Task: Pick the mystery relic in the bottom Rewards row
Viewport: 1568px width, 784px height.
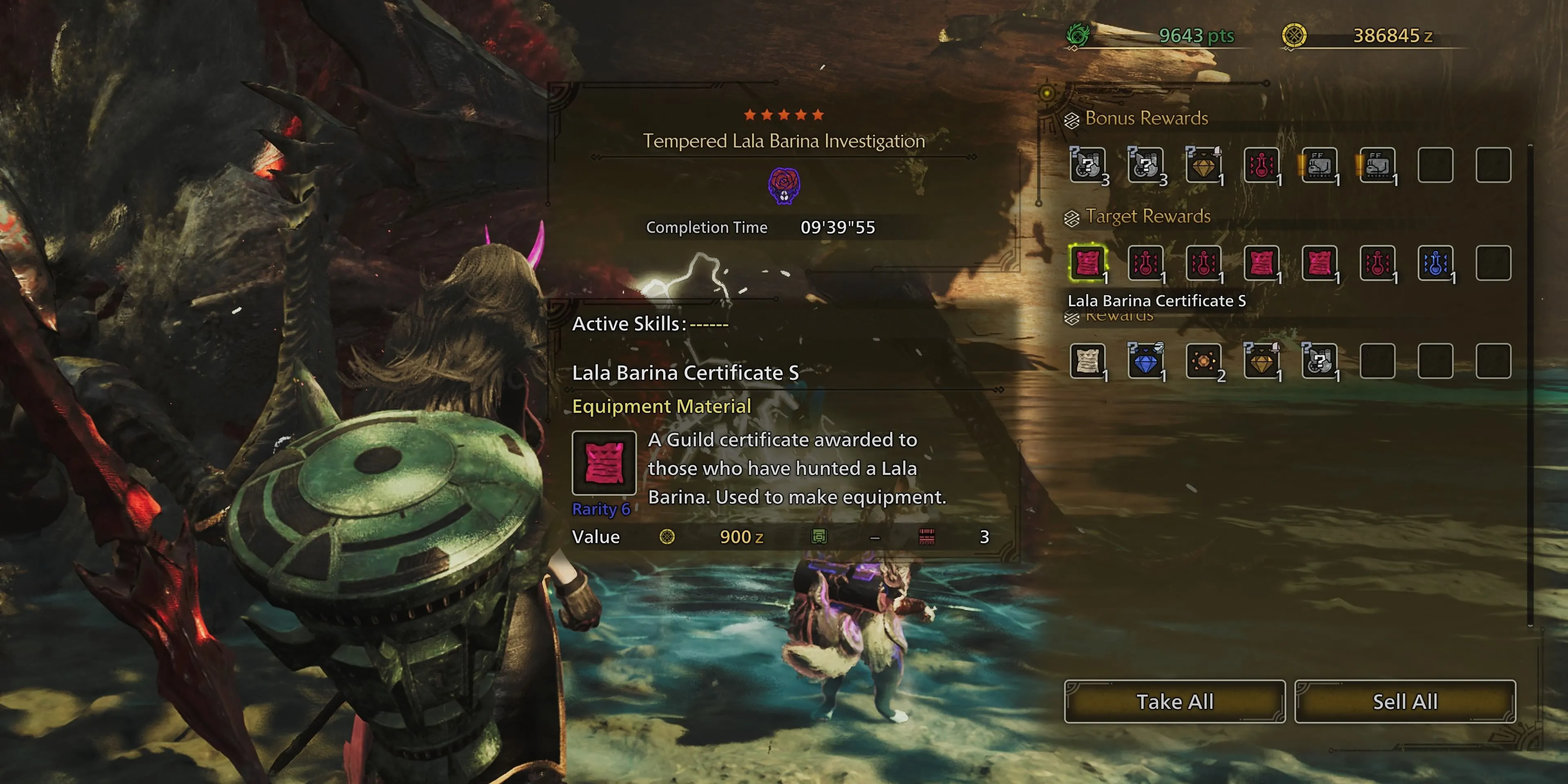Action: [x=1319, y=361]
